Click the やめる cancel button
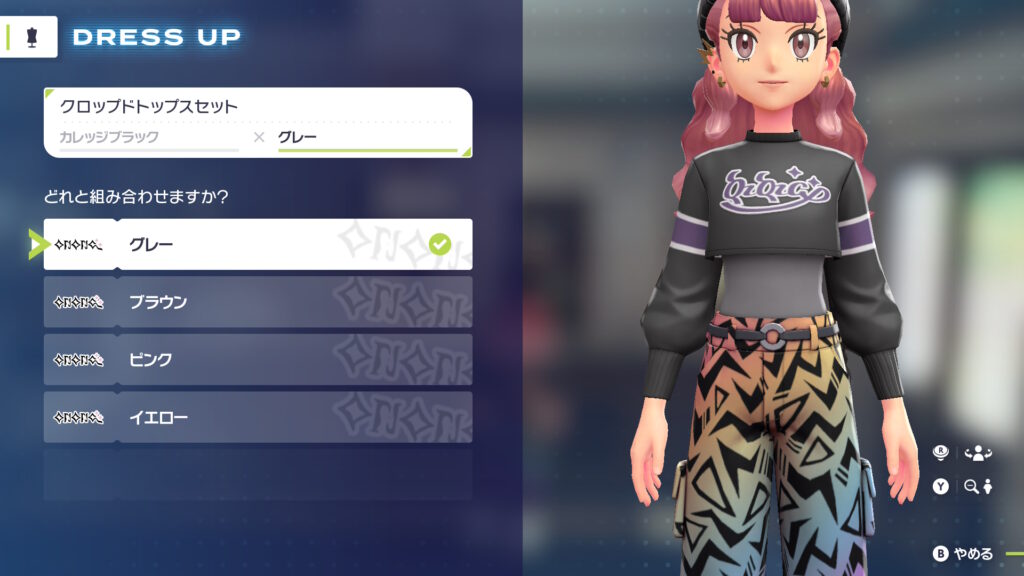This screenshot has height=576, width=1024. [963, 554]
